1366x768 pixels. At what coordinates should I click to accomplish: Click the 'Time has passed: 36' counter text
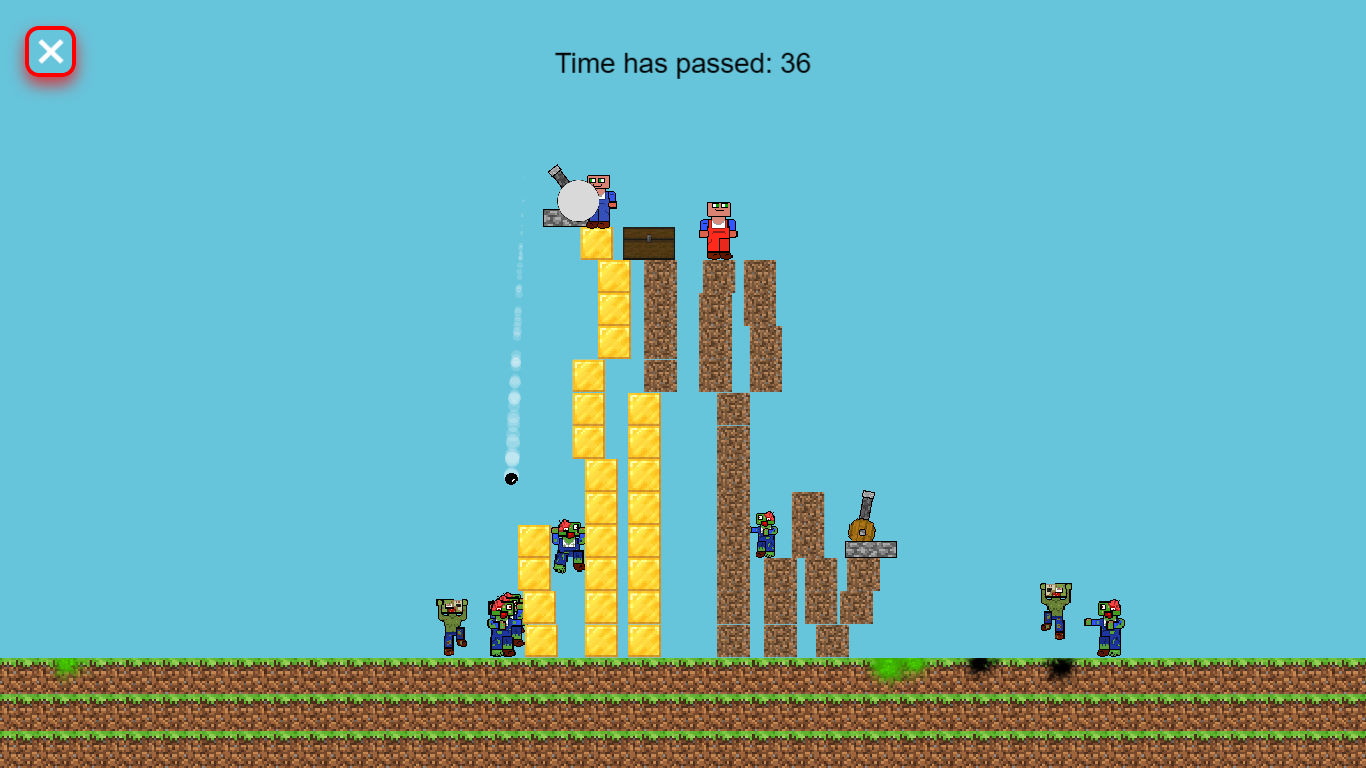[x=683, y=63]
